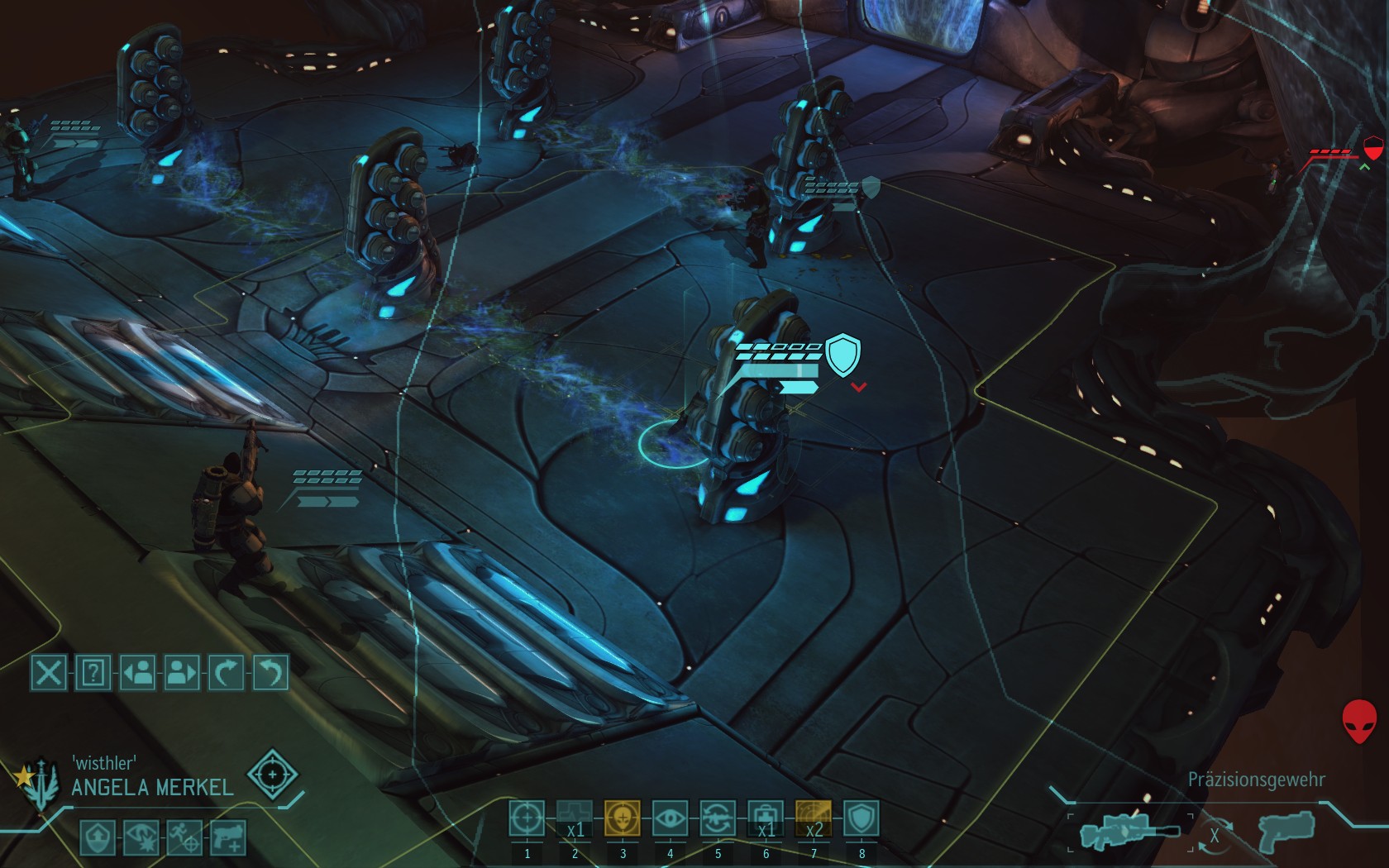Activate the yellow scanner ability in slot 7
The width and height of the screenshot is (1389, 868).
814,819
